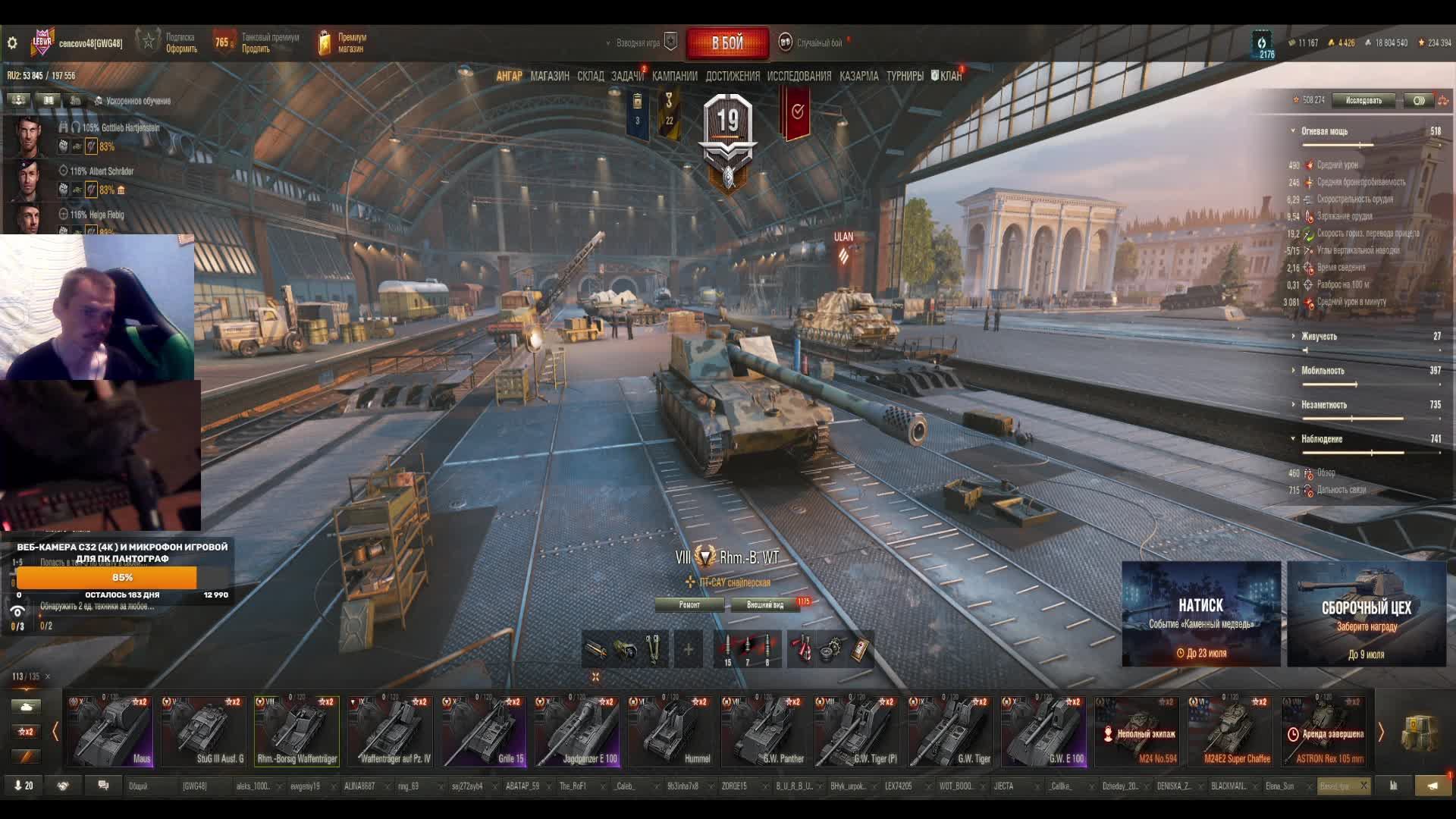
Task: Open the СБОРОЧНЫЙ ЦЕХ reward banner
Action: [1366, 613]
